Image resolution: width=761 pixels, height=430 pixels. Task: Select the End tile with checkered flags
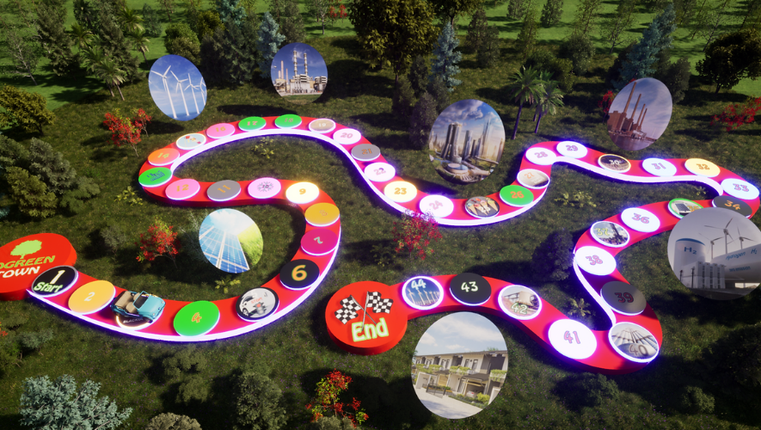click(366, 316)
